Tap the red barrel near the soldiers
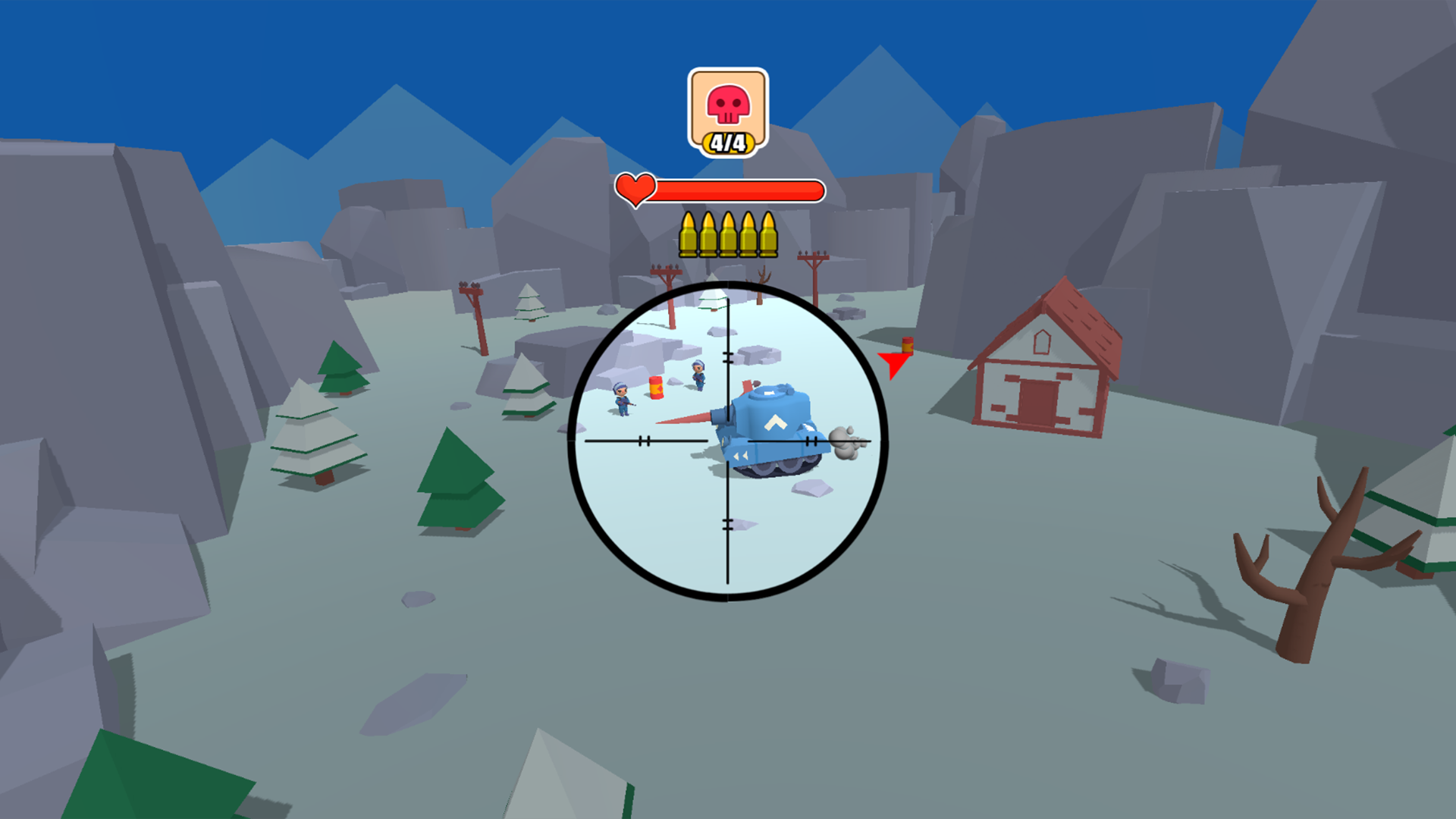1456x819 pixels. (x=656, y=388)
